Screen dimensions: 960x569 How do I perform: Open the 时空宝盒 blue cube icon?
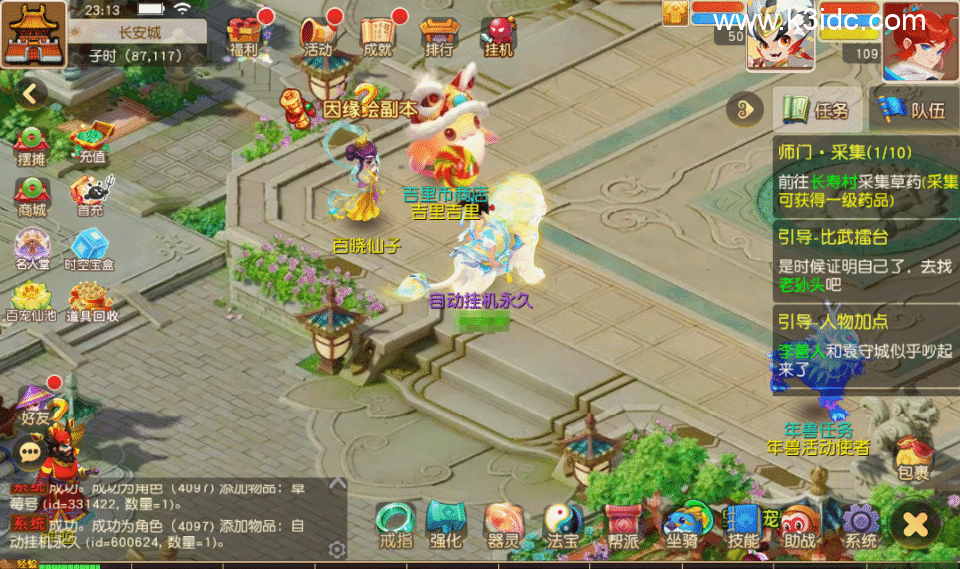[x=89, y=250]
